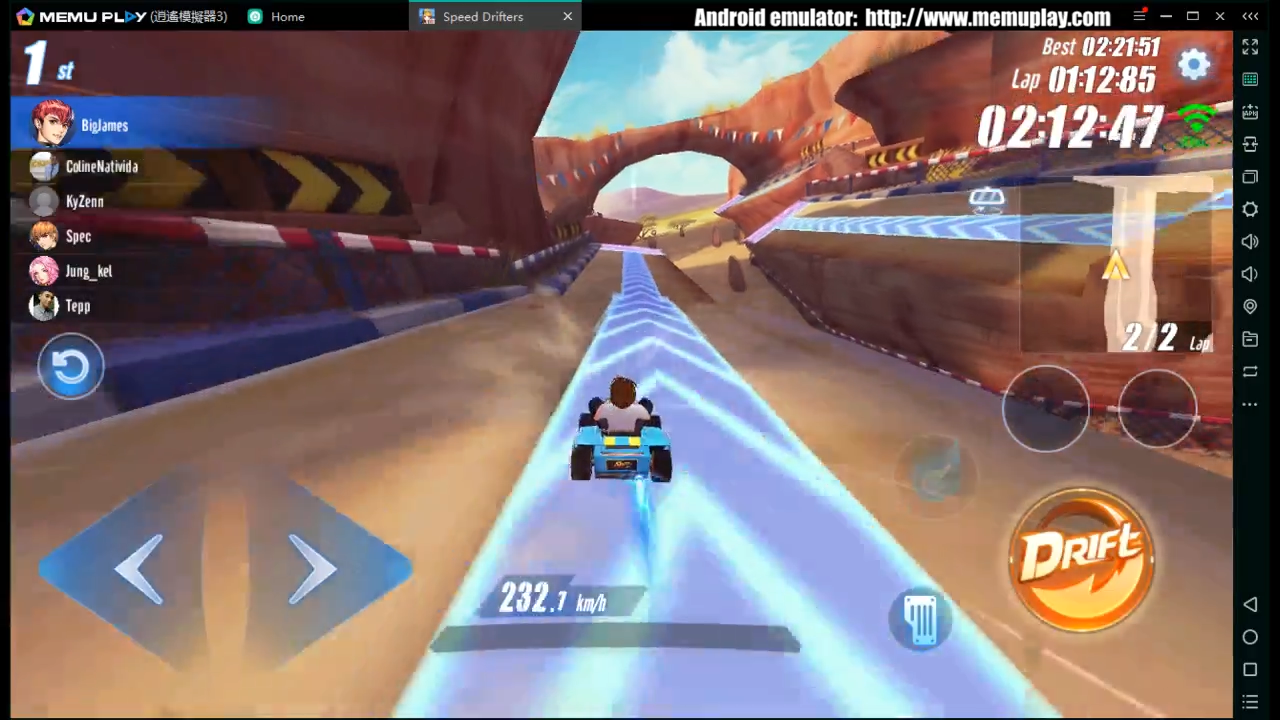The height and width of the screenshot is (720, 1280).
Task: Open the emulator settings gear in sidebar
Action: [1250, 209]
